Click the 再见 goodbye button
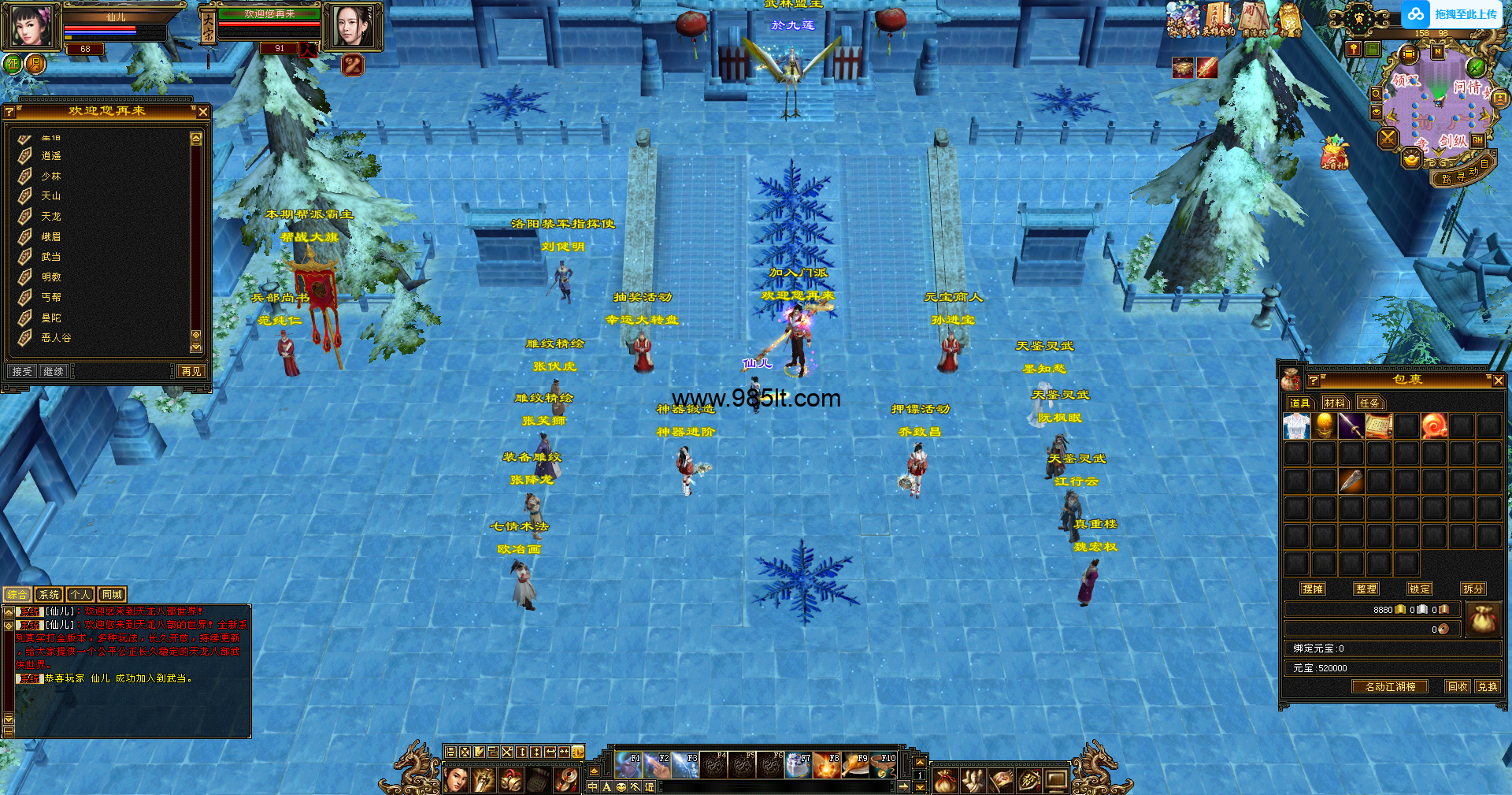This screenshot has height=795, width=1512. (191, 371)
